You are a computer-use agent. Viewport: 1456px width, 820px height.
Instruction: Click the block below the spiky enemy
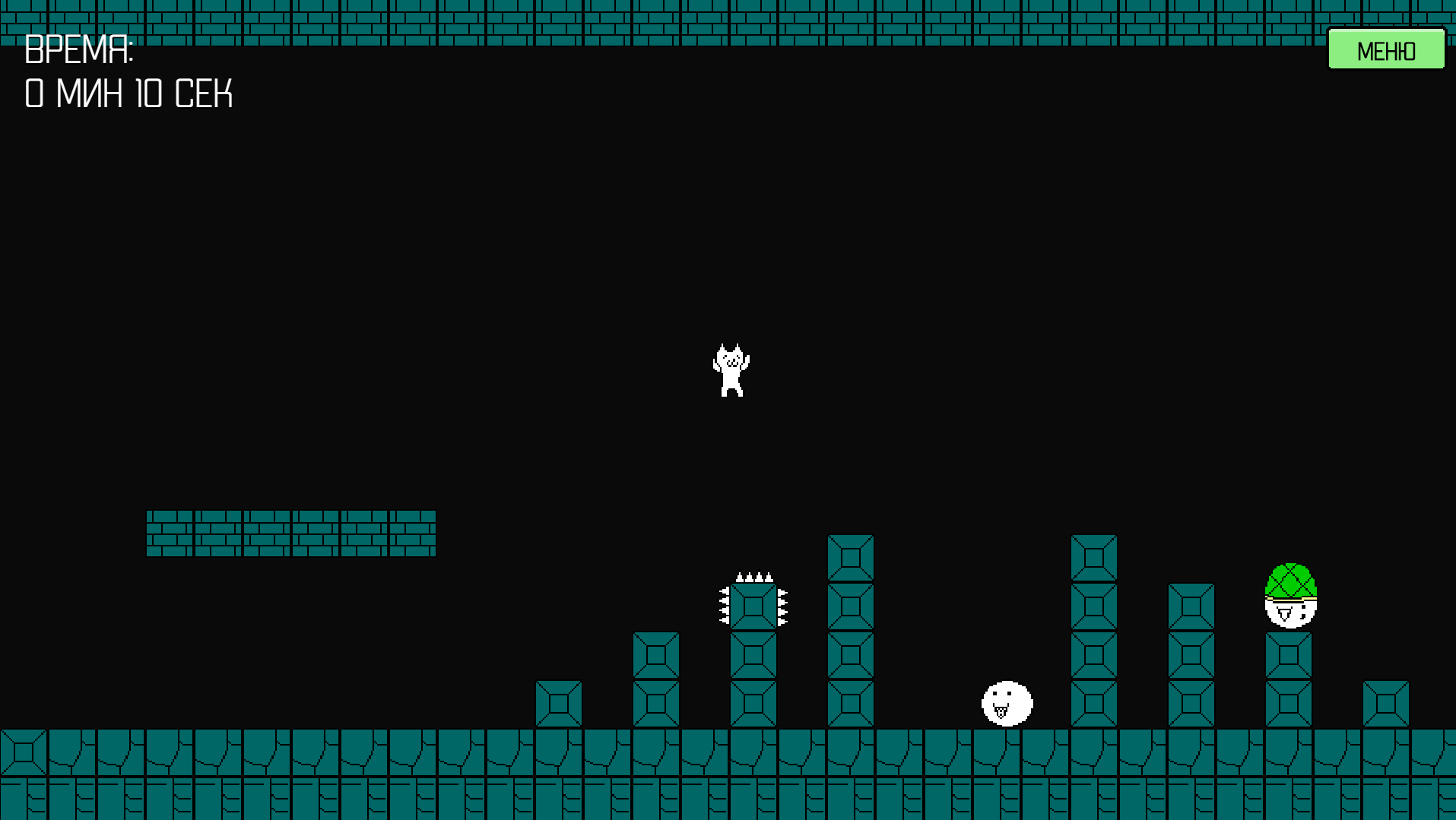[753, 654]
